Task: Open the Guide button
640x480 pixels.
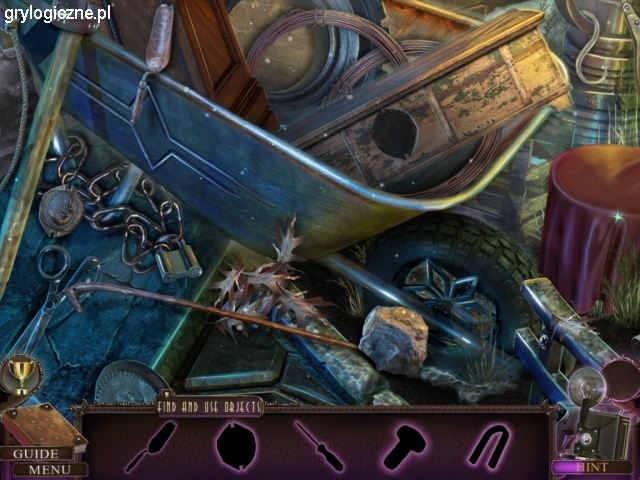Action: pos(34,453)
